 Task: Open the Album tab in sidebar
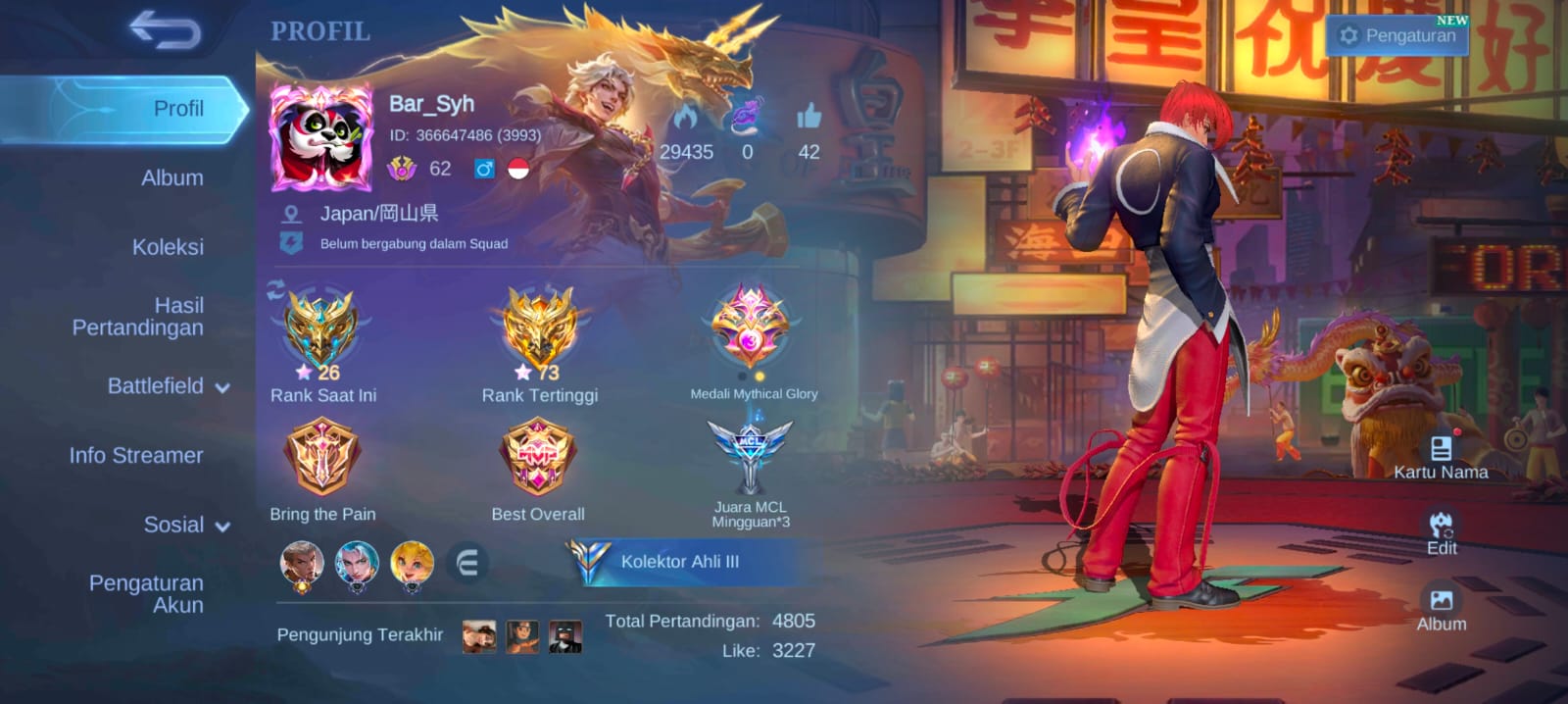[x=172, y=178]
